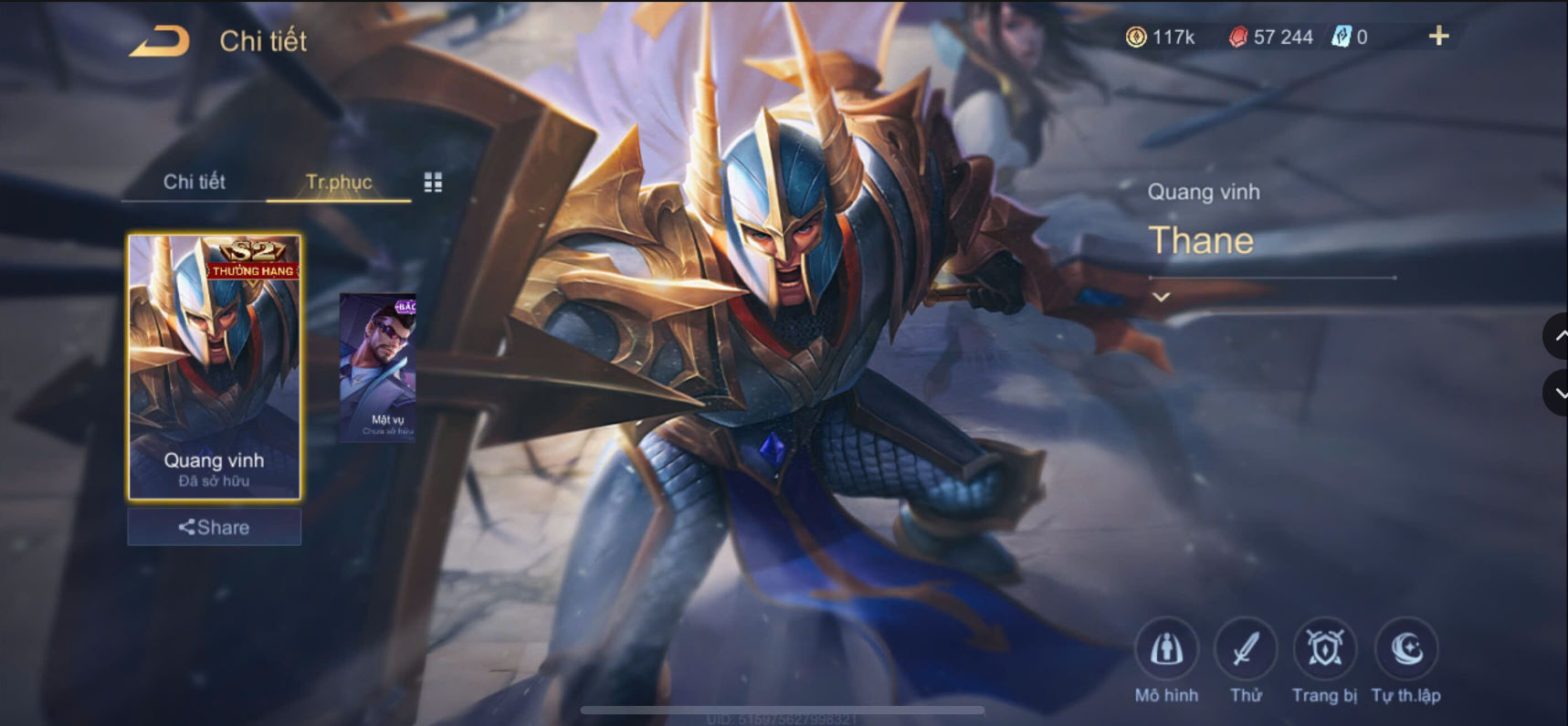Tap the red gem currency icon
1568x726 pixels.
(x=1237, y=37)
